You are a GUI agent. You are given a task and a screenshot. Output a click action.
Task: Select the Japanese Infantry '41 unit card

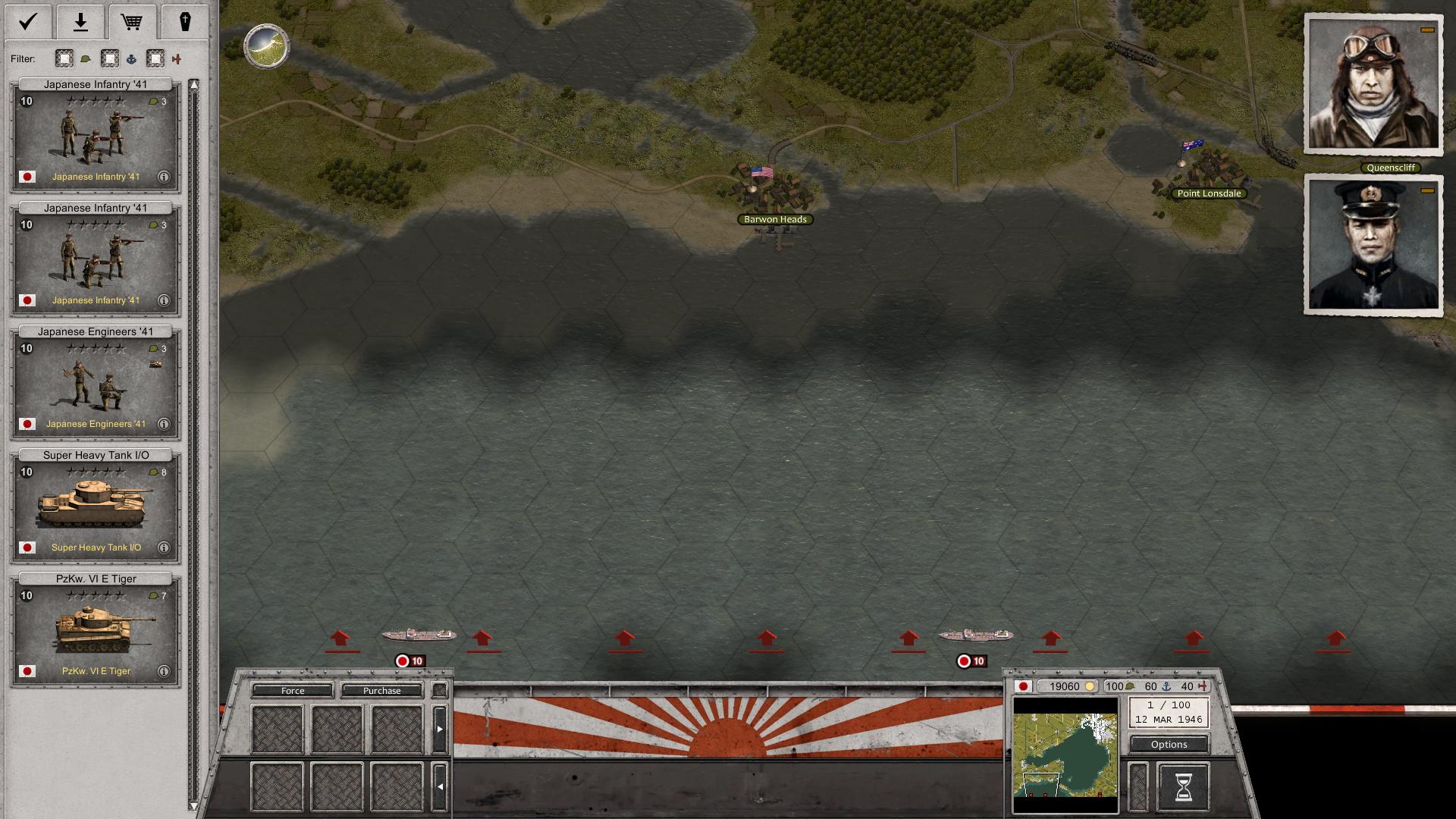[95, 136]
